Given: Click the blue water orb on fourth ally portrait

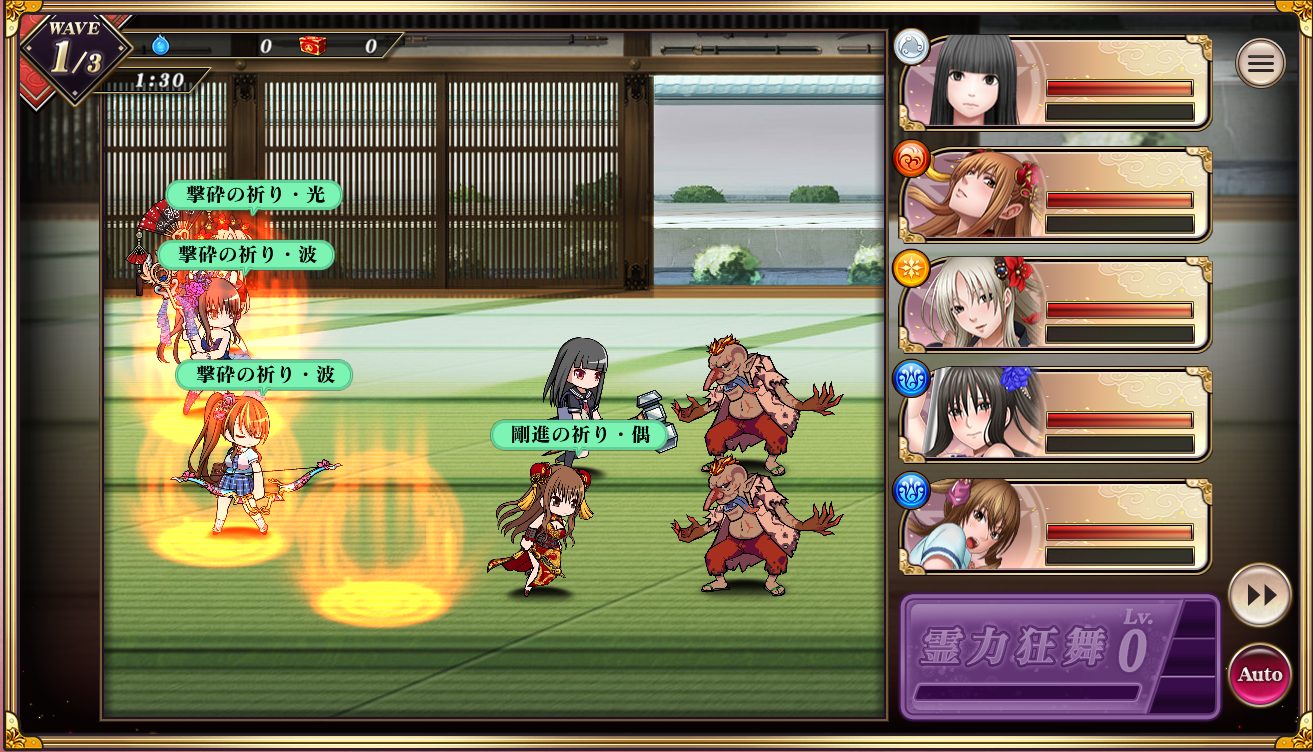Looking at the screenshot, I should coord(911,380).
